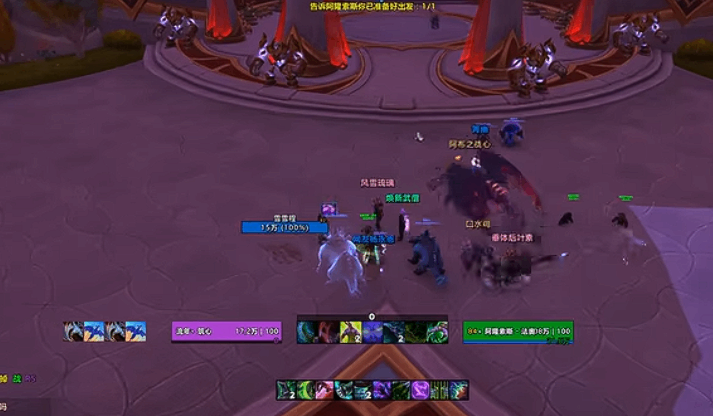Activate the purple swirl ability on bottom bar

419,390
